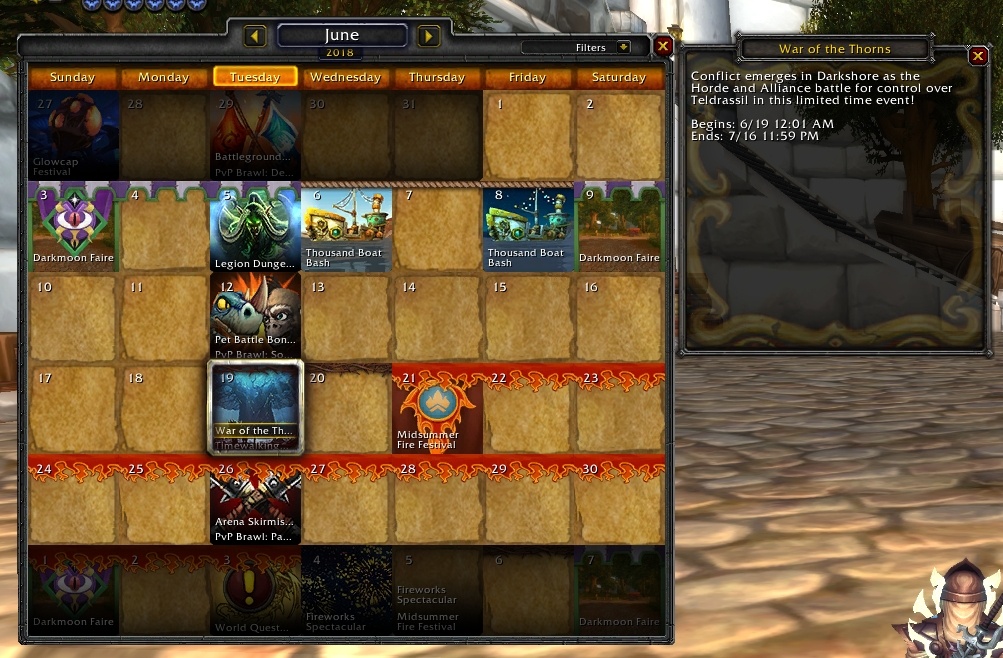1003x658 pixels.
Task: Select the empty June 20 day
Action: pyautogui.click(x=346, y=410)
